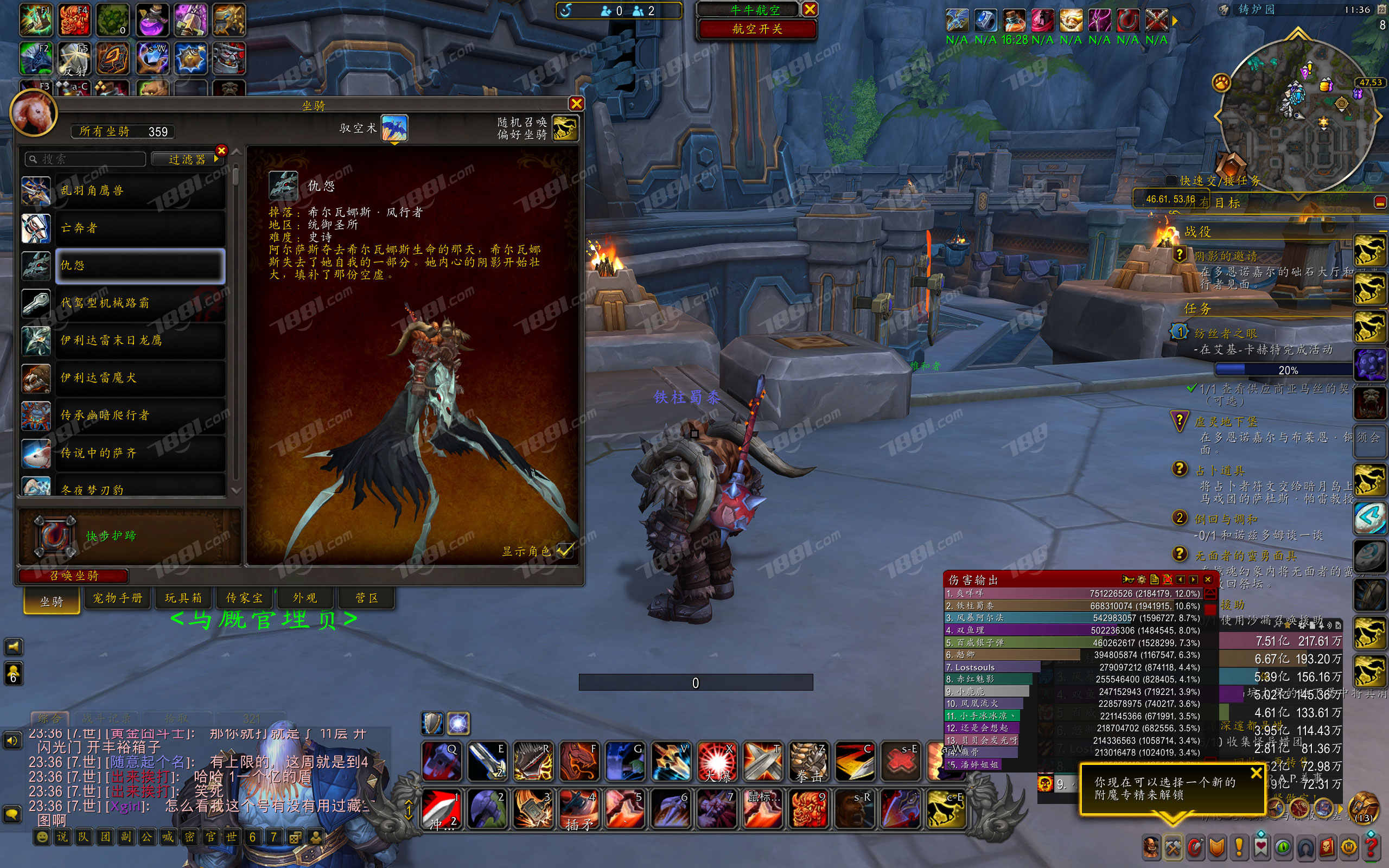
Task: Switch to the 传家宝 tab
Action: tap(244, 598)
